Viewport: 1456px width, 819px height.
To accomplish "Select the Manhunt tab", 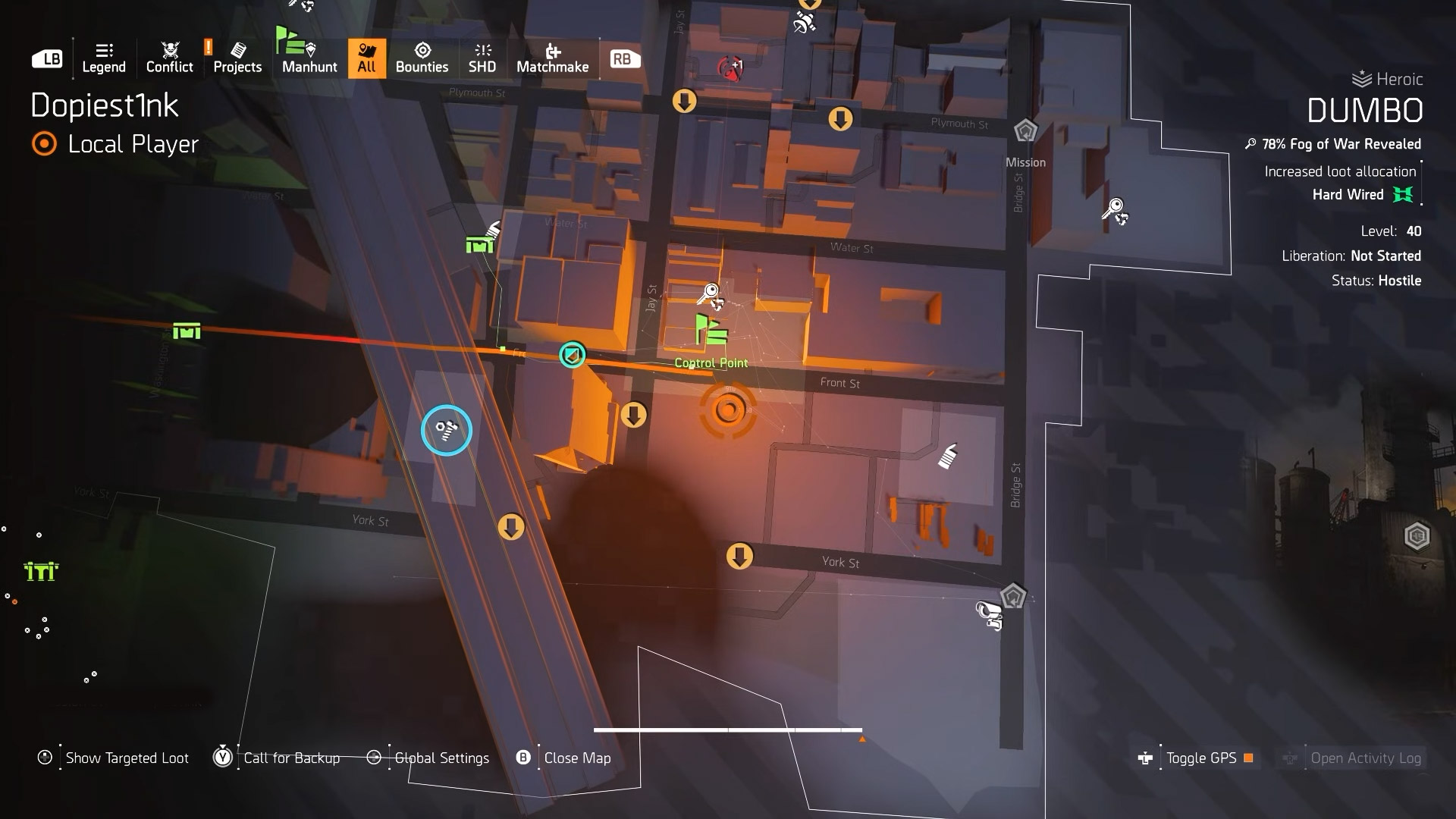I will point(309,58).
